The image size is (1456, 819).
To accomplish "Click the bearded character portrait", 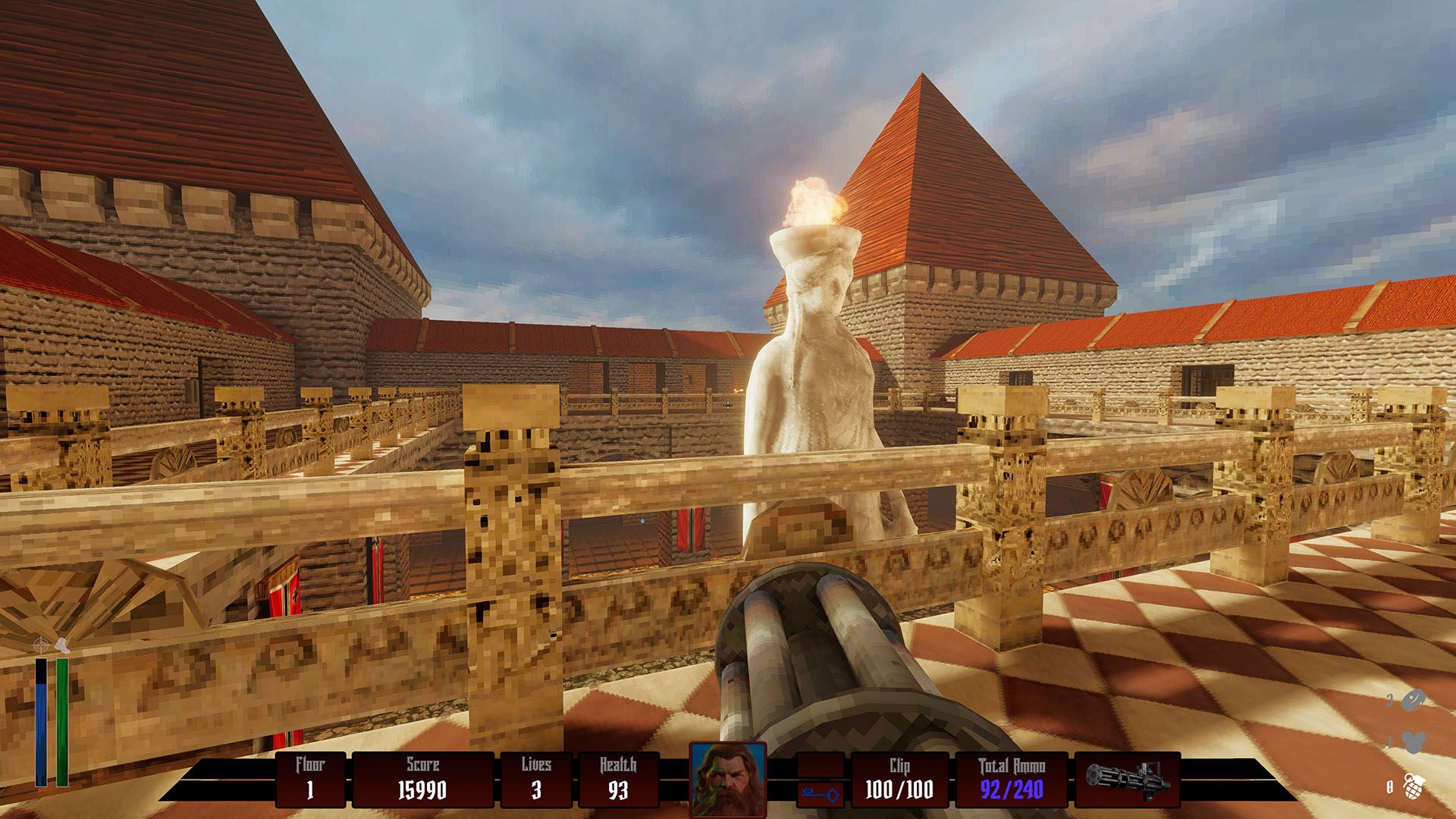I will pos(727,779).
